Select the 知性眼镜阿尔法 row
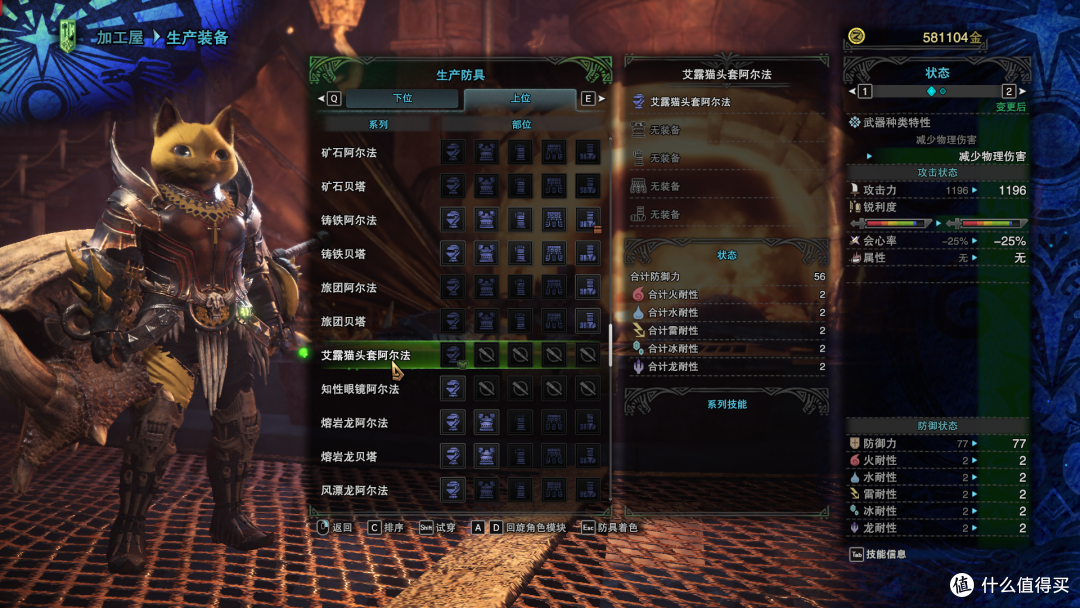The image size is (1080, 608). point(361,389)
